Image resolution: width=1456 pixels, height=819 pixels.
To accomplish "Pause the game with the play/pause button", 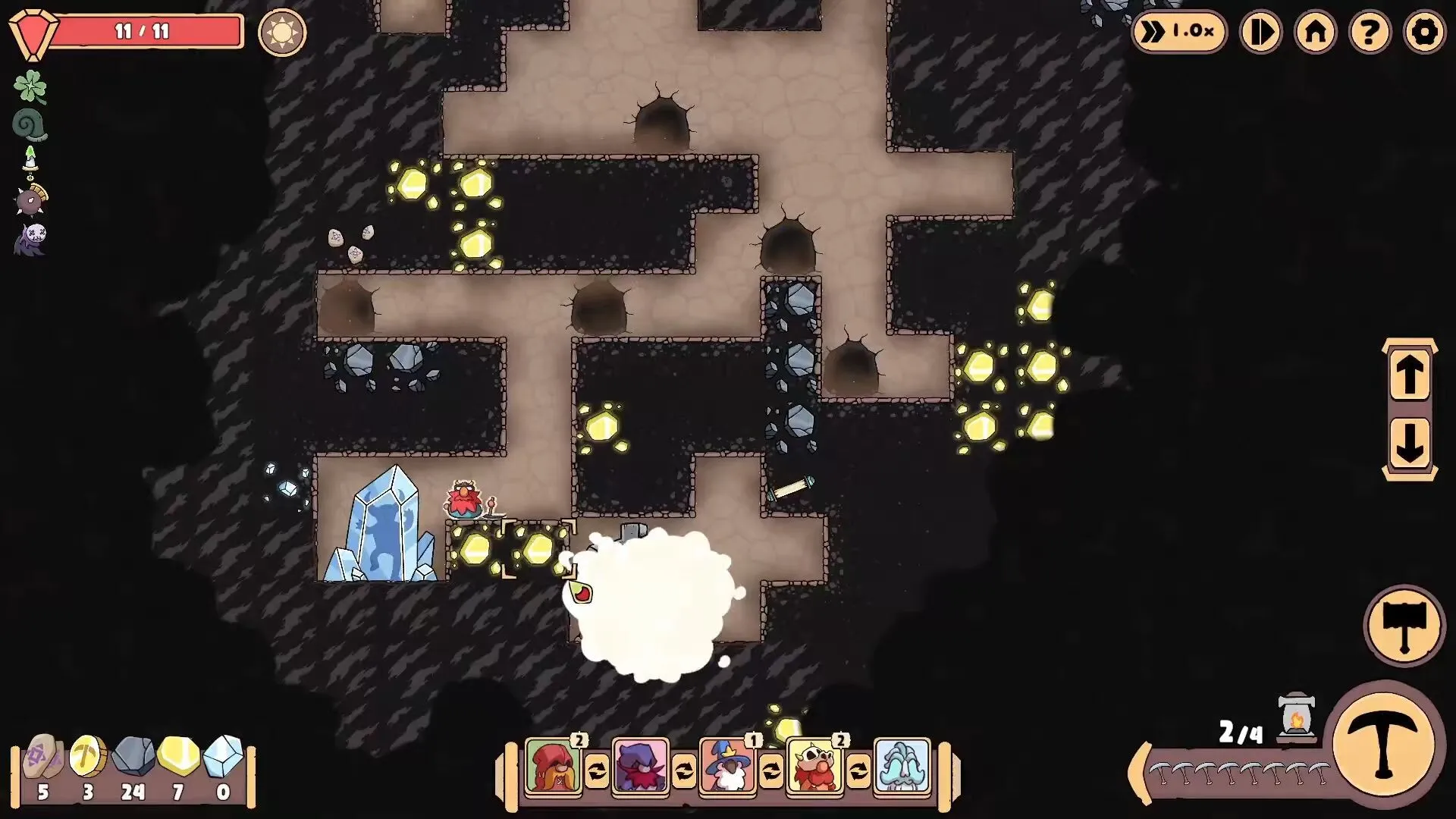I will [x=1260, y=32].
